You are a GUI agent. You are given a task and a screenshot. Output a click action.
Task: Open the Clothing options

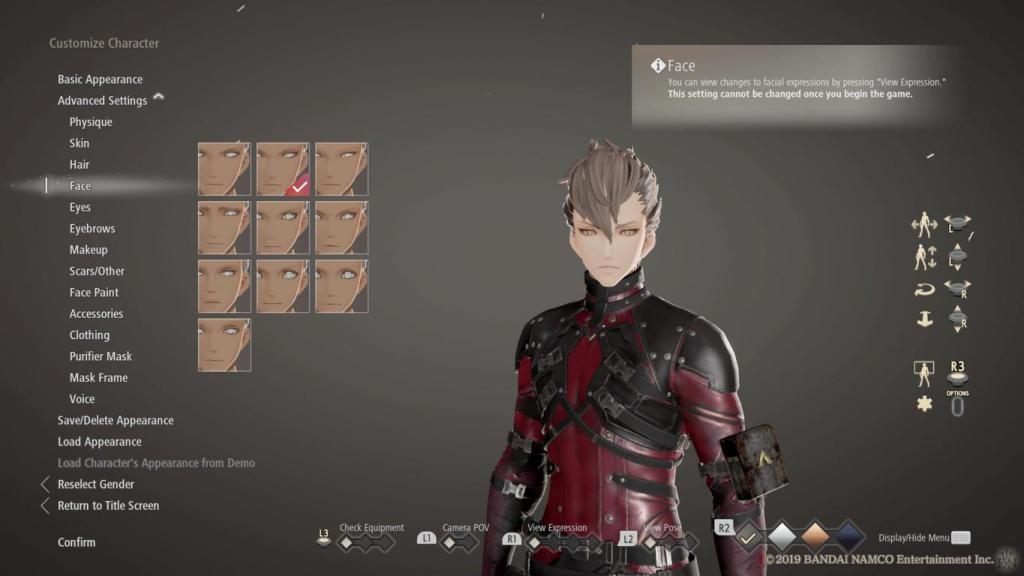tap(89, 335)
